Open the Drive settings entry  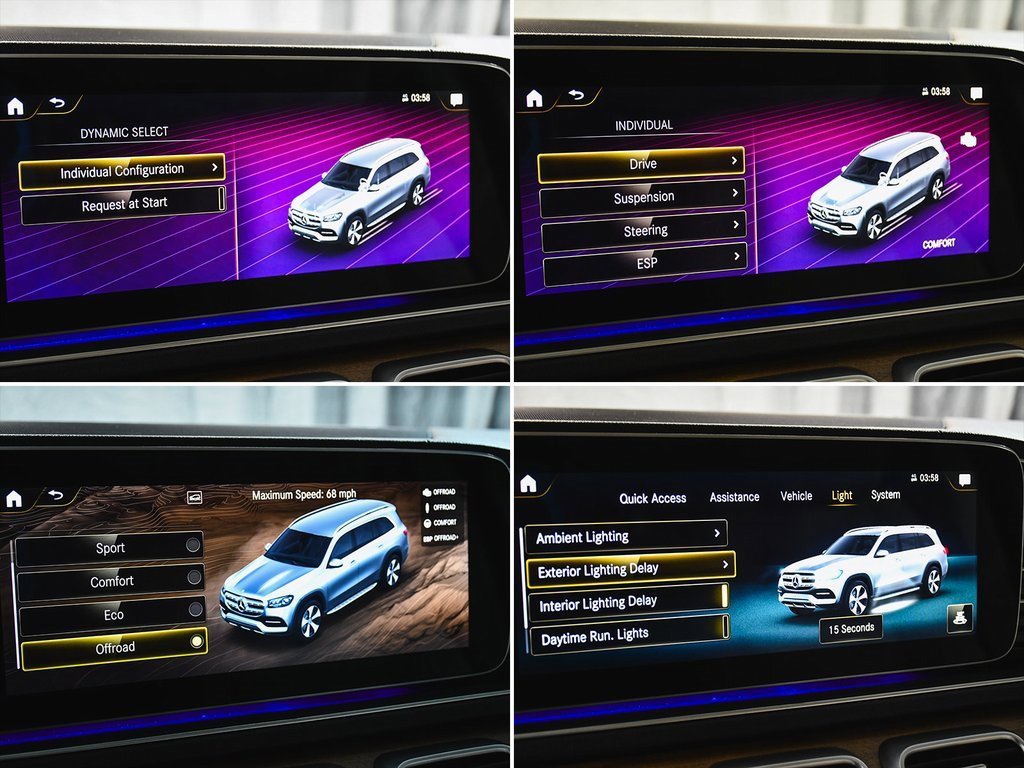coord(642,164)
